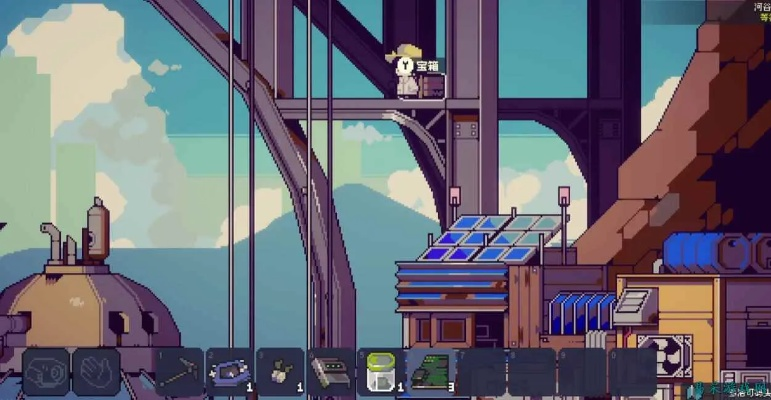This screenshot has height=400, width=771.
Task: Select the green circuit board slot
Action: pyautogui.click(x=431, y=371)
